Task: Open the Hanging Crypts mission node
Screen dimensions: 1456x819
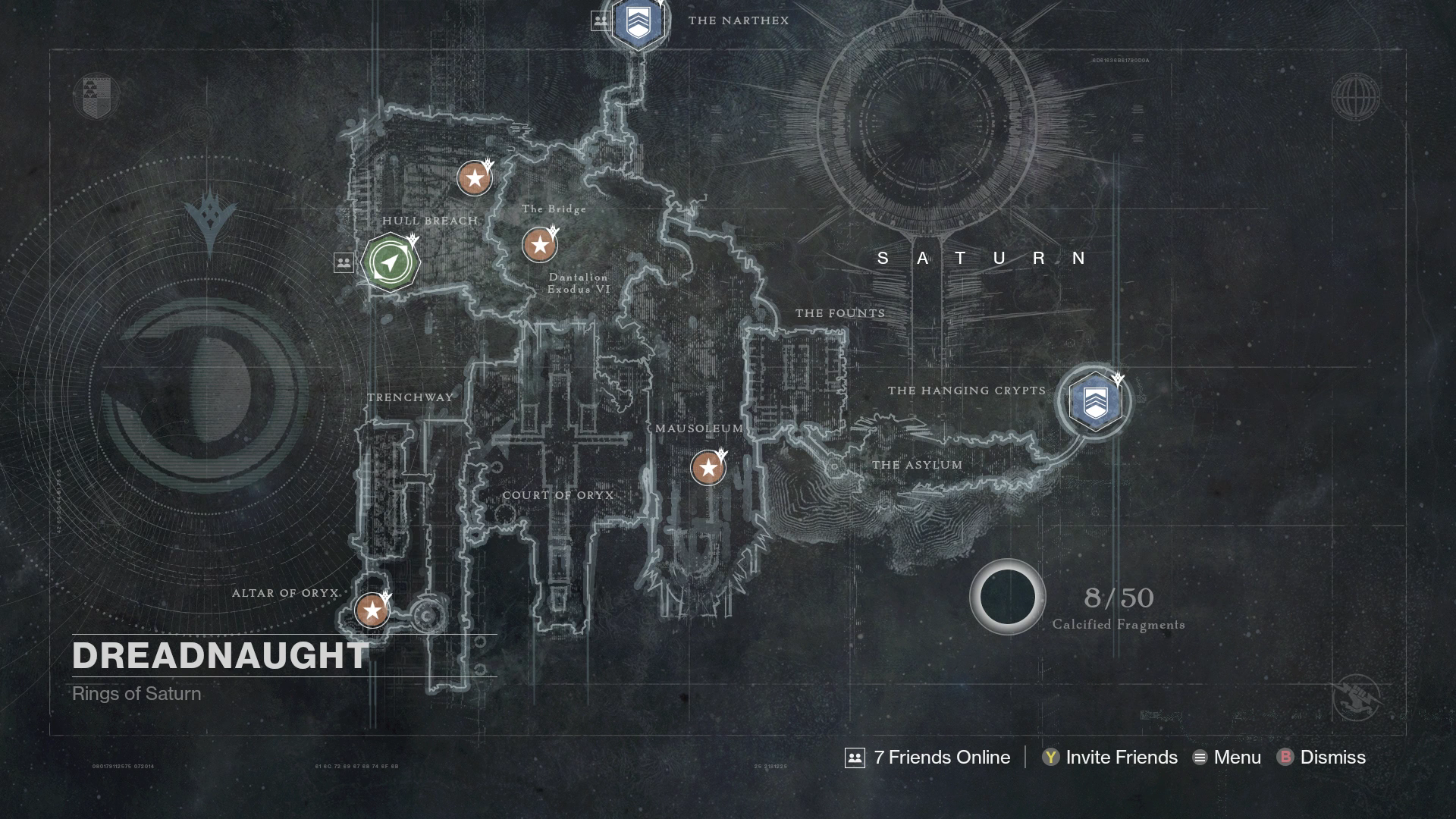Action: coord(1094,401)
